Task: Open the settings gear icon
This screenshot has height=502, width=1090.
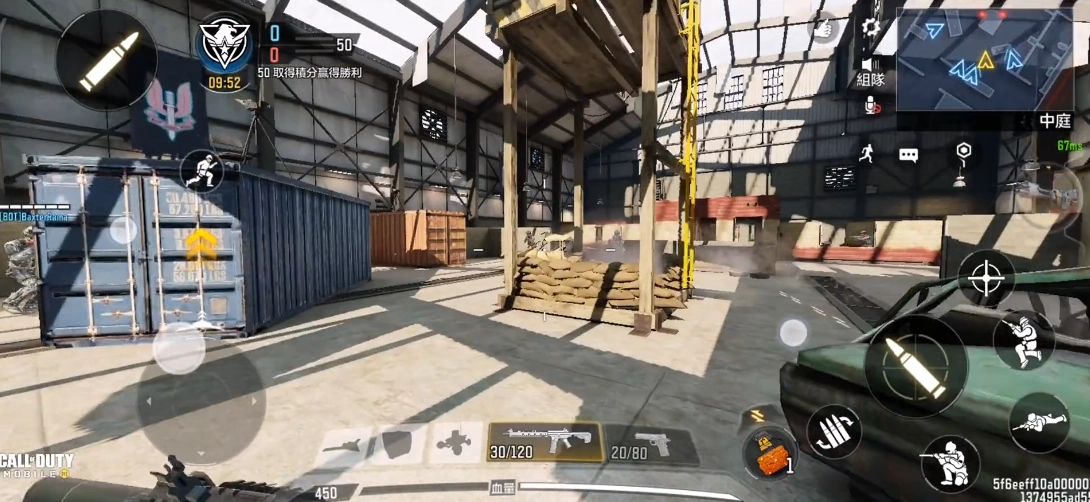Action: point(871,27)
